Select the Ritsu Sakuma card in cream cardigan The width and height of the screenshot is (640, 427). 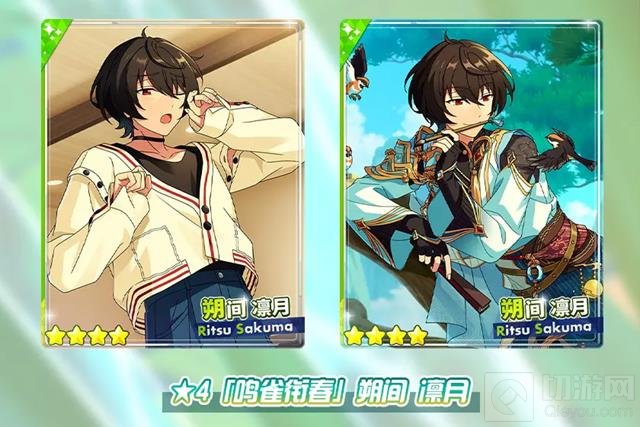pyautogui.click(x=173, y=183)
